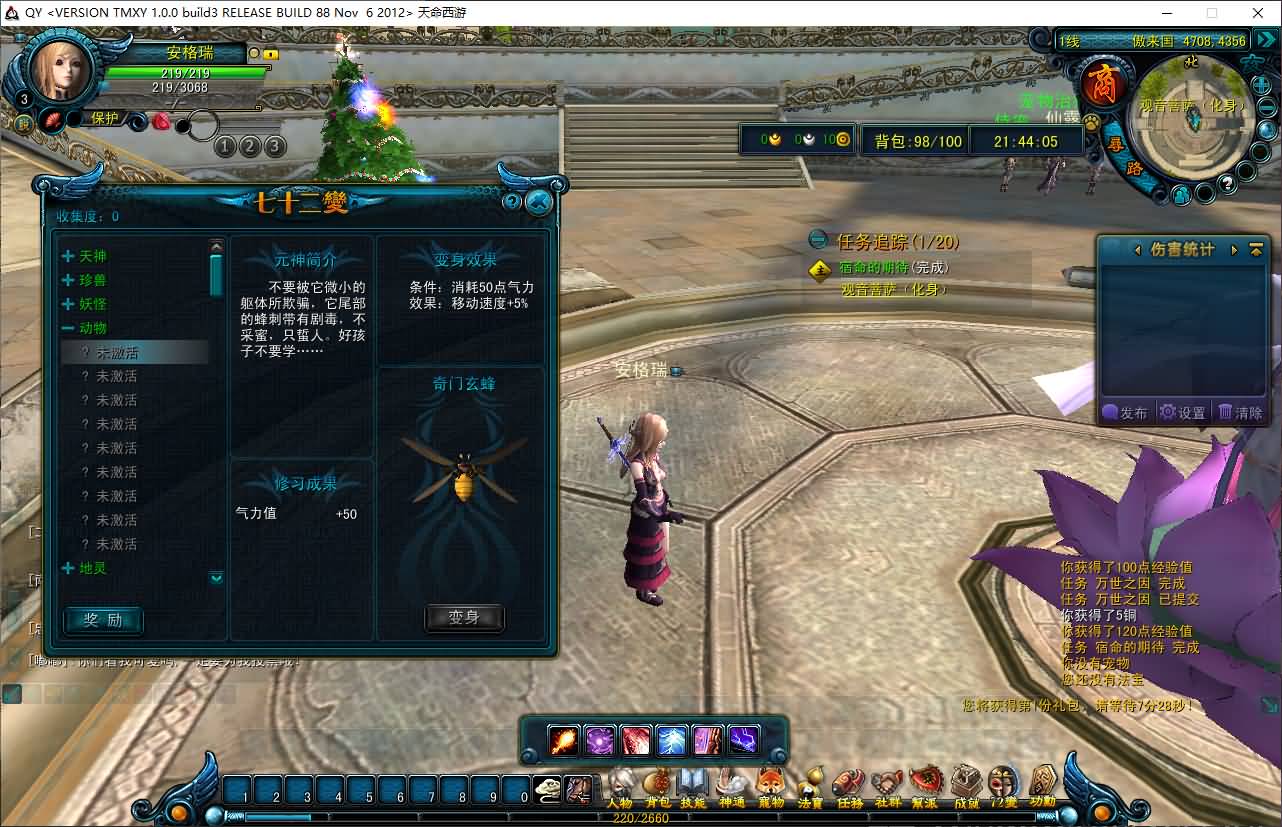
Task: Maximize the game window
Action: pyautogui.click(x=1212, y=13)
